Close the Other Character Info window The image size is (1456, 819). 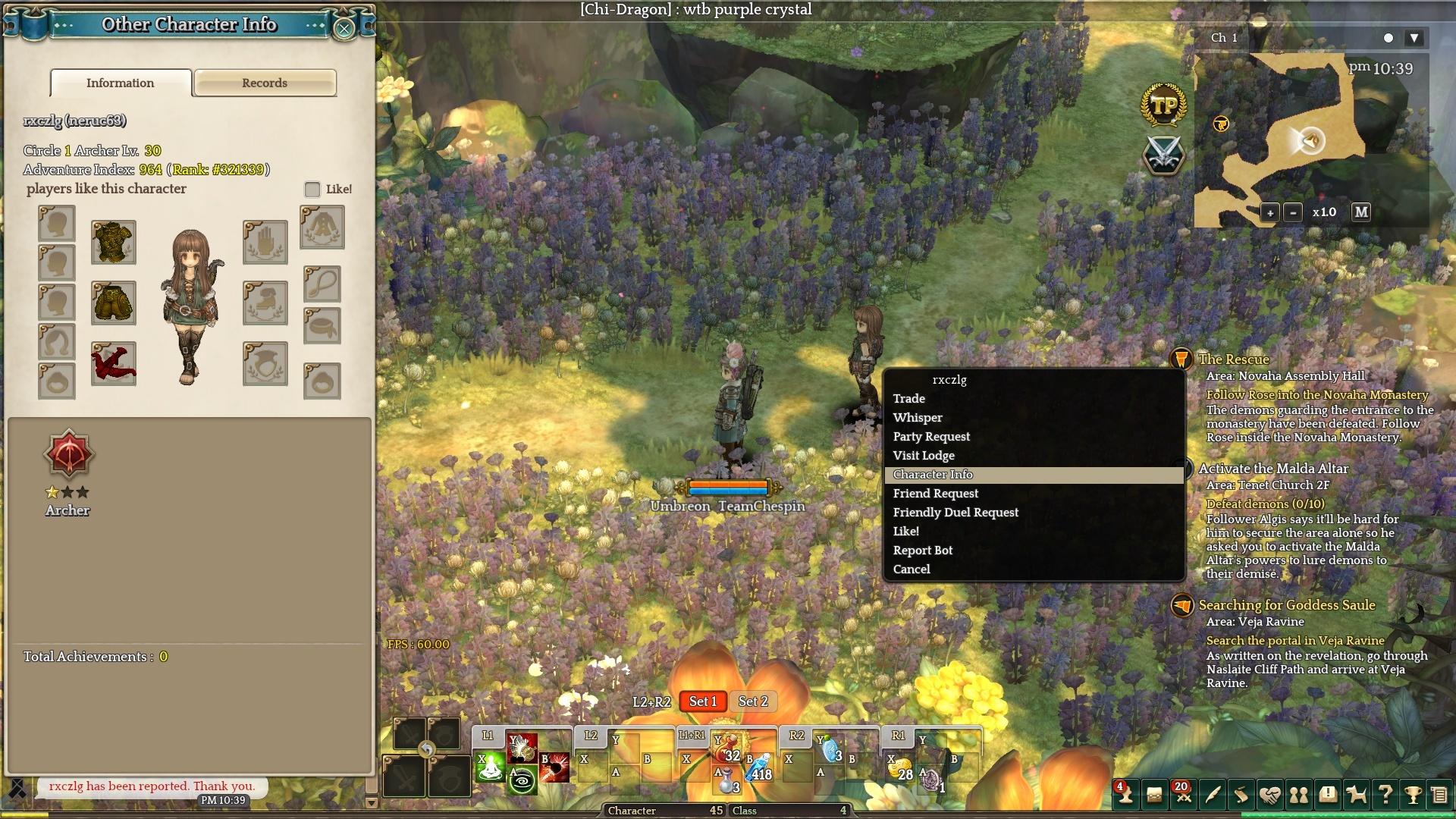[x=344, y=29]
